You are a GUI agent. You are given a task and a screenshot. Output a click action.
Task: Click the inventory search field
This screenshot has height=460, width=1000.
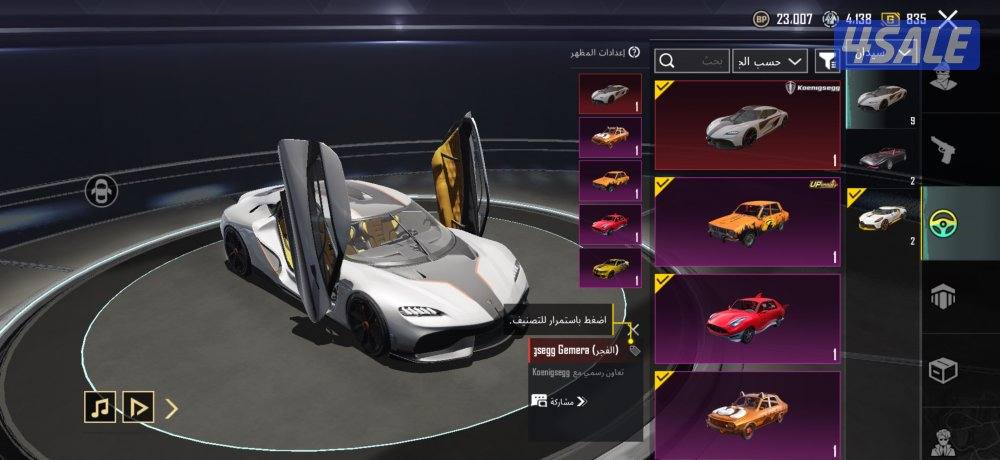click(692, 61)
